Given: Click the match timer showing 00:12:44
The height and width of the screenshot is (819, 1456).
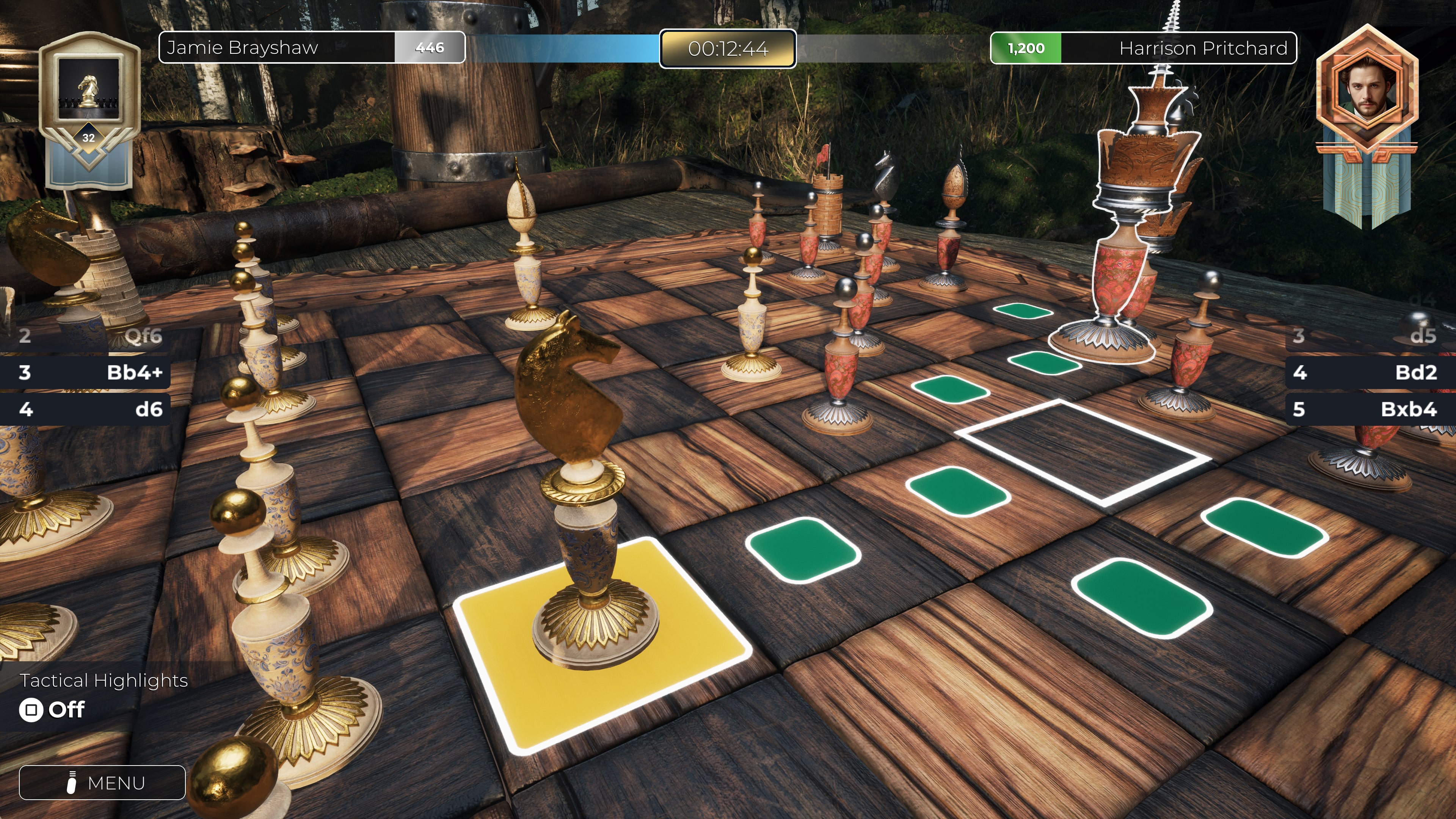Looking at the screenshot, I should [728, 49].
